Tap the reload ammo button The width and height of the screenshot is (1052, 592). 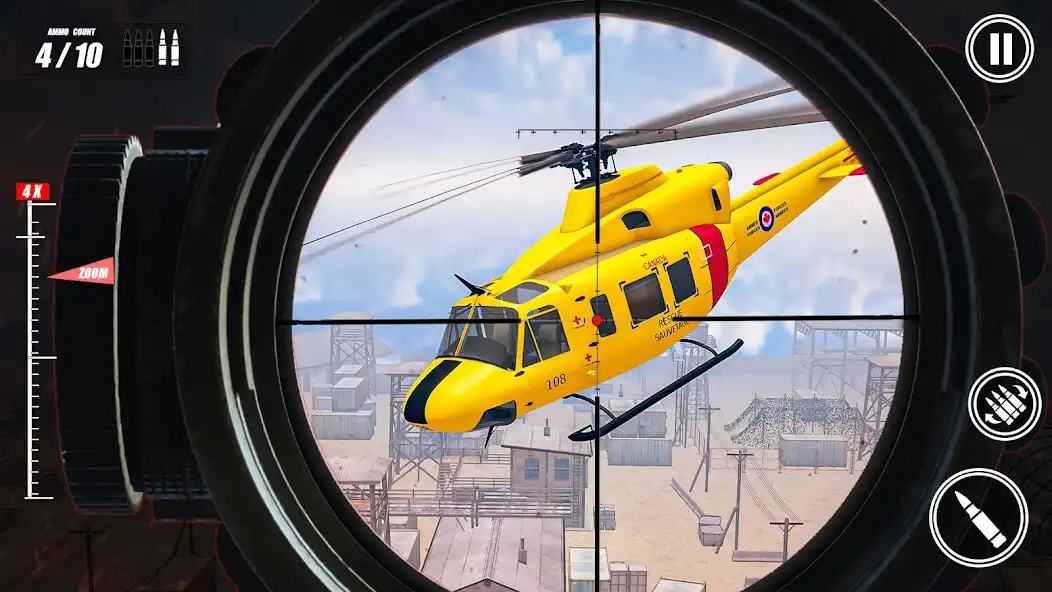pyautogui.click(x=1004, y=404)
